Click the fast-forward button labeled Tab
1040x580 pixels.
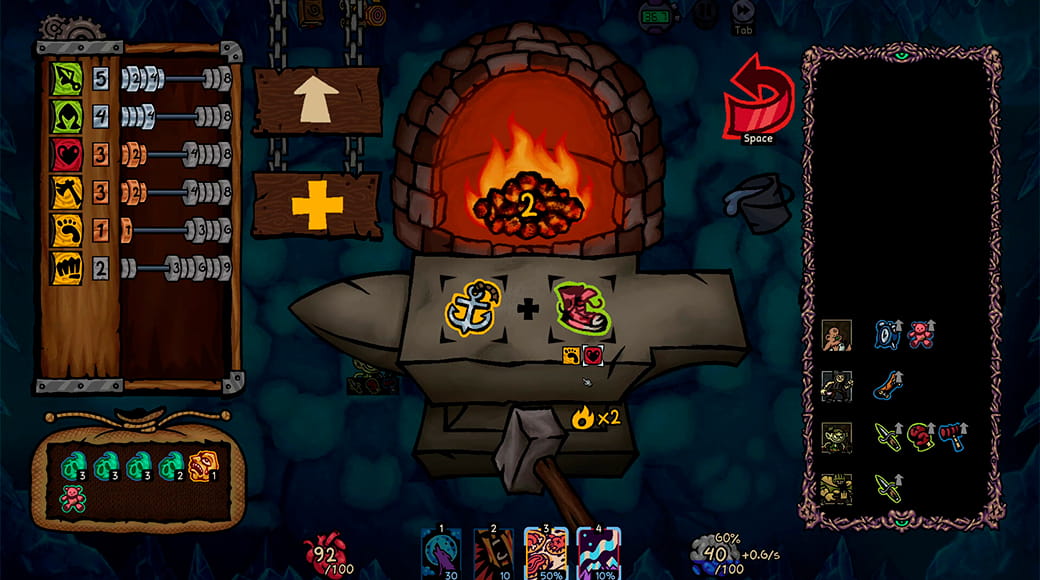click(x=743, y=14)
